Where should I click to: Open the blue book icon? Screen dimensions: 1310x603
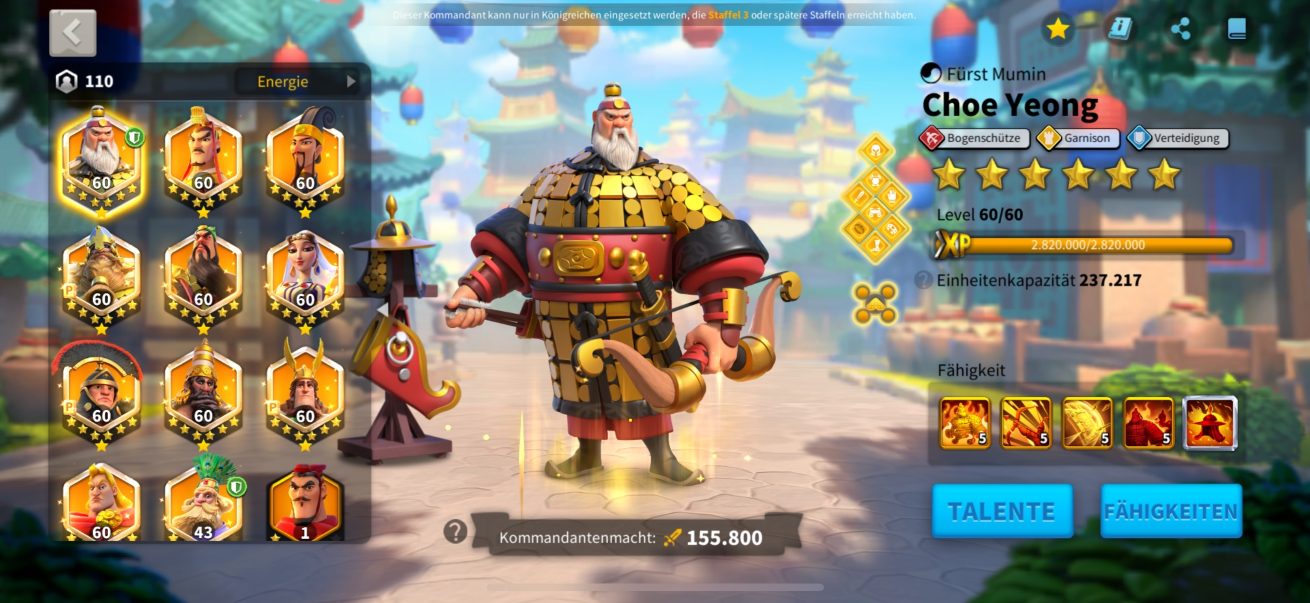[1237, 29]
